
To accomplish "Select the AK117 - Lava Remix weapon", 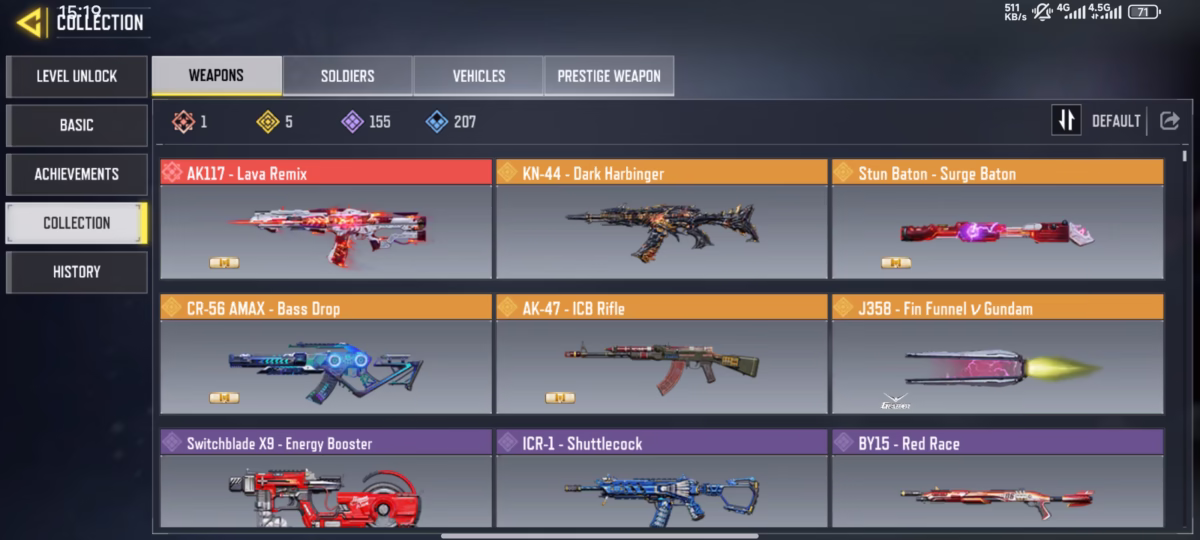I will point(325,230).
